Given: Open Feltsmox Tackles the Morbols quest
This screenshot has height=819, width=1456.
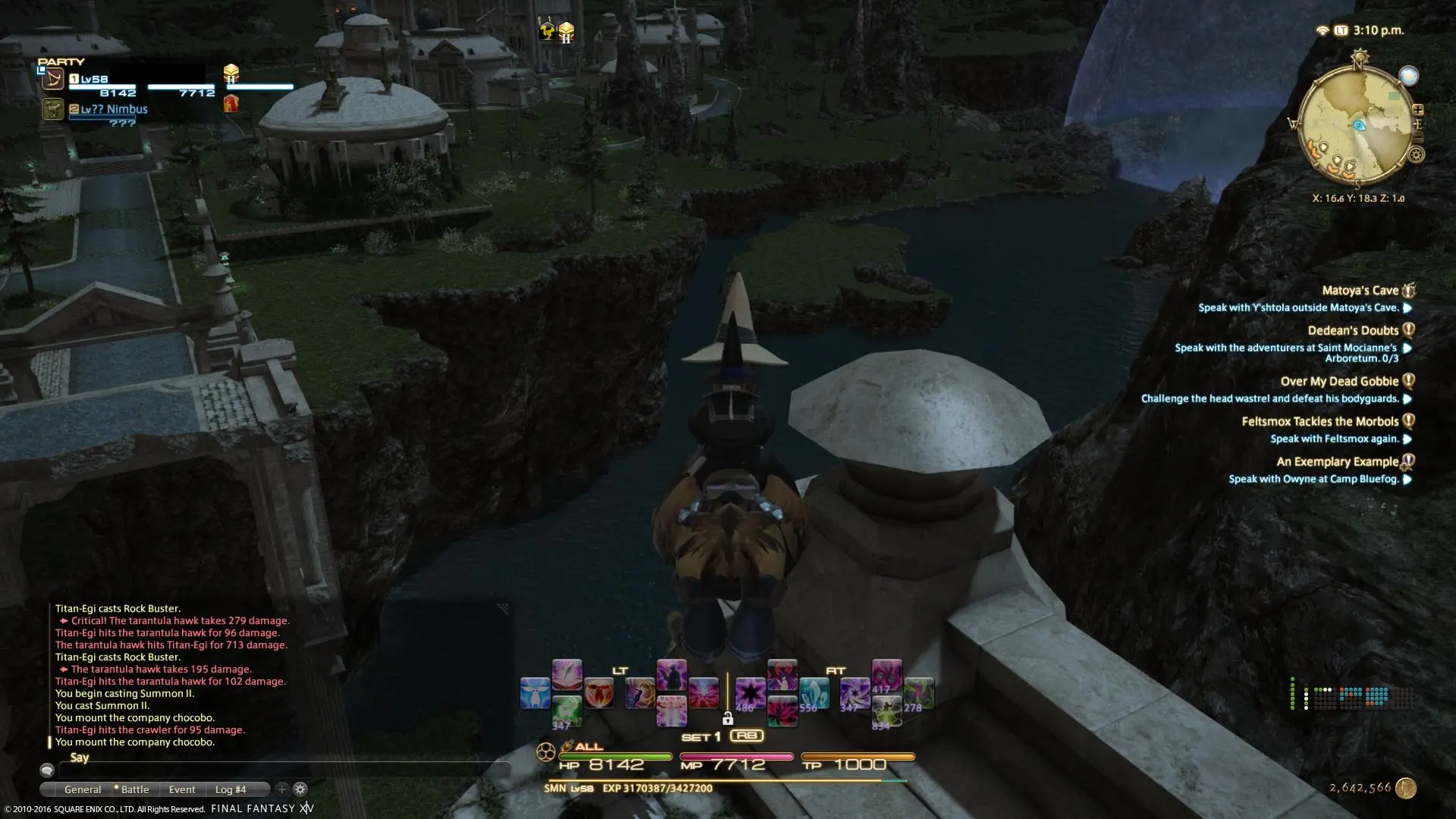Looking at the screenshot, I should point(1319,422).
